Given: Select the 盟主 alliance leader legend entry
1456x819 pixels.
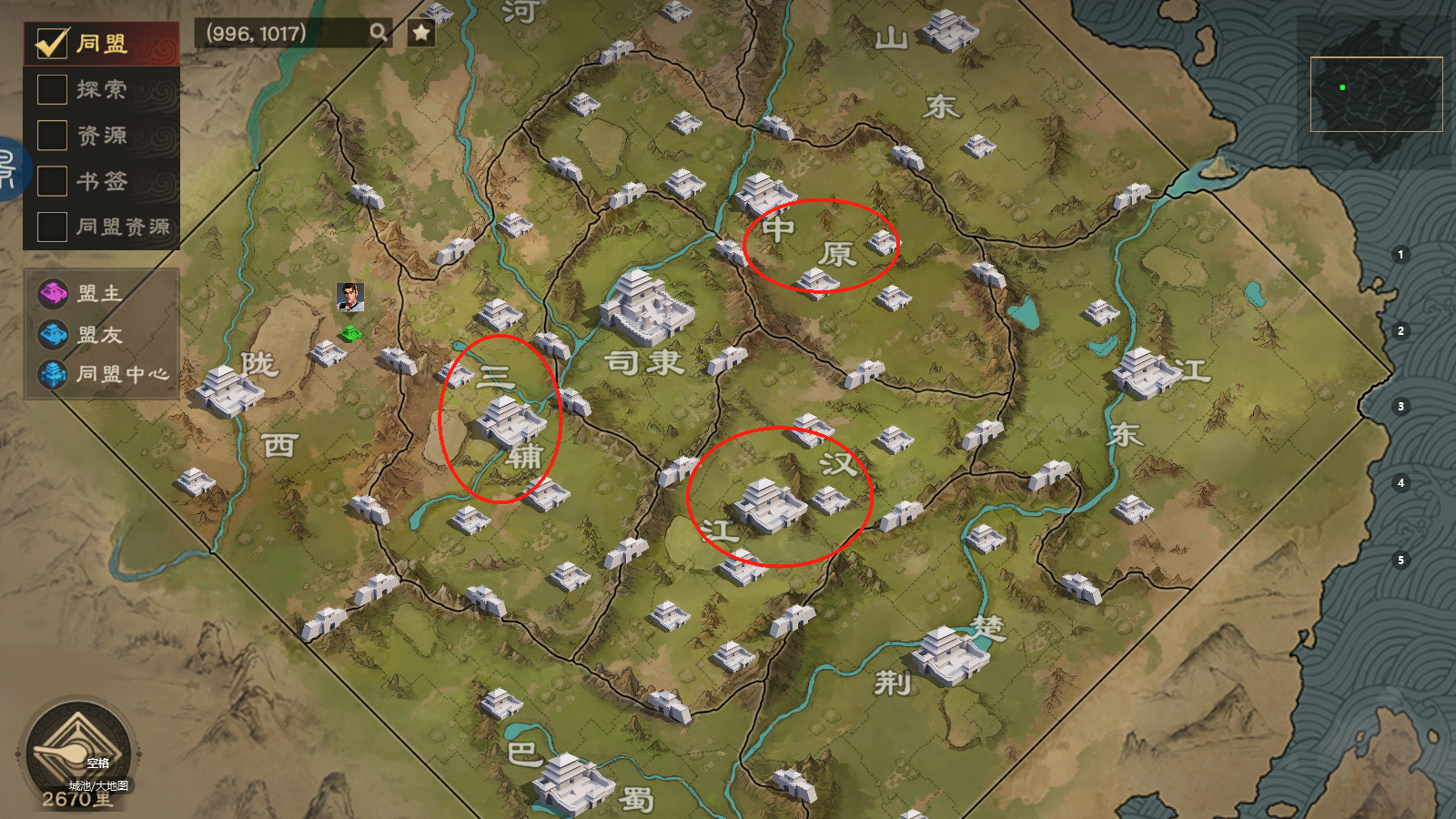Looking at the screenshot, I should pyautogui.click(x=53, y=293).
